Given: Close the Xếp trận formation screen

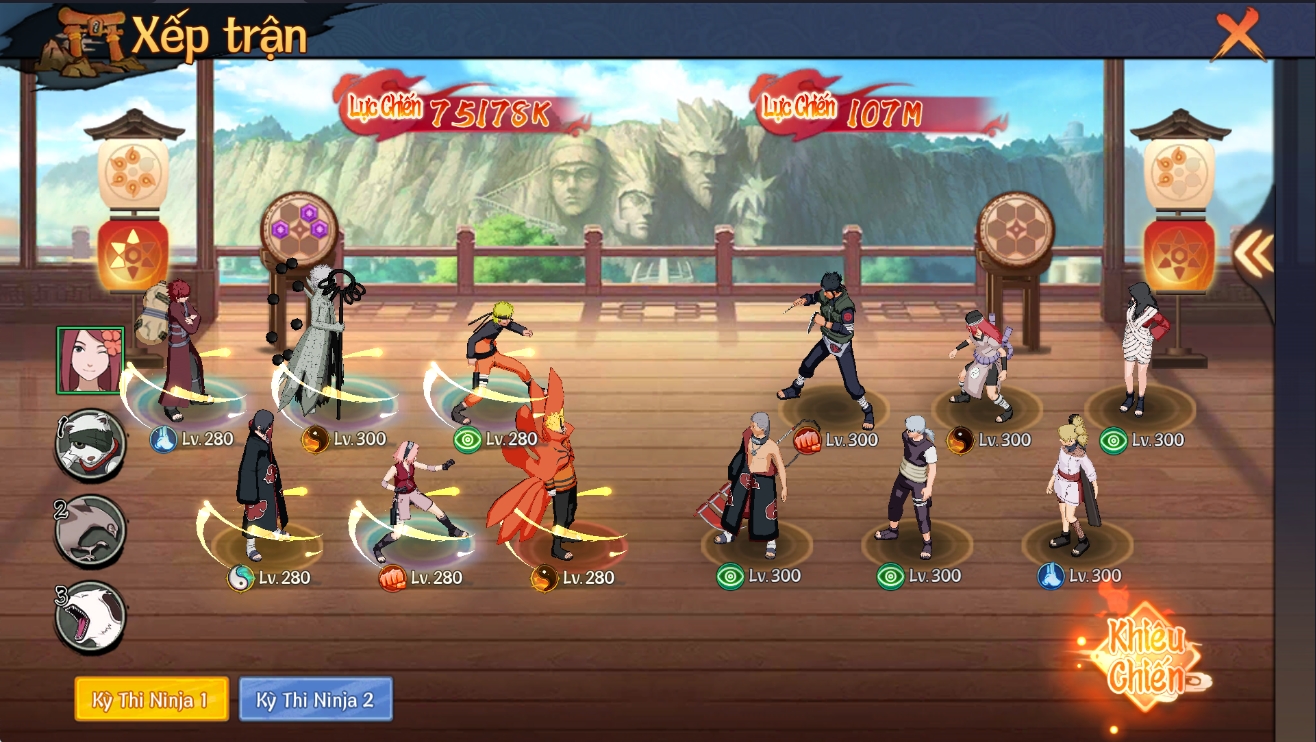Looking at the screenshot, I should (x=1238, y=37).
